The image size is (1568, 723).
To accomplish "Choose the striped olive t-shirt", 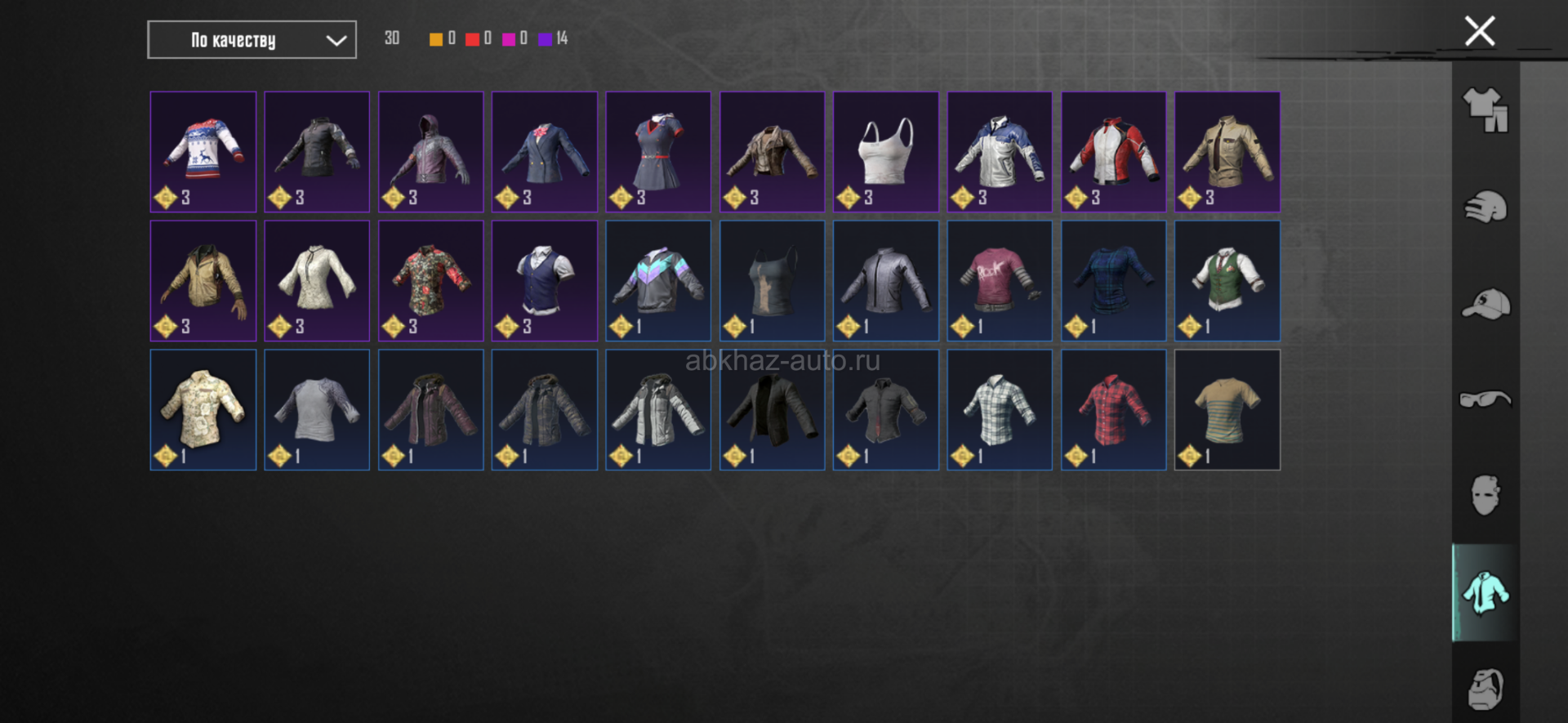I will click(1227, 409).
